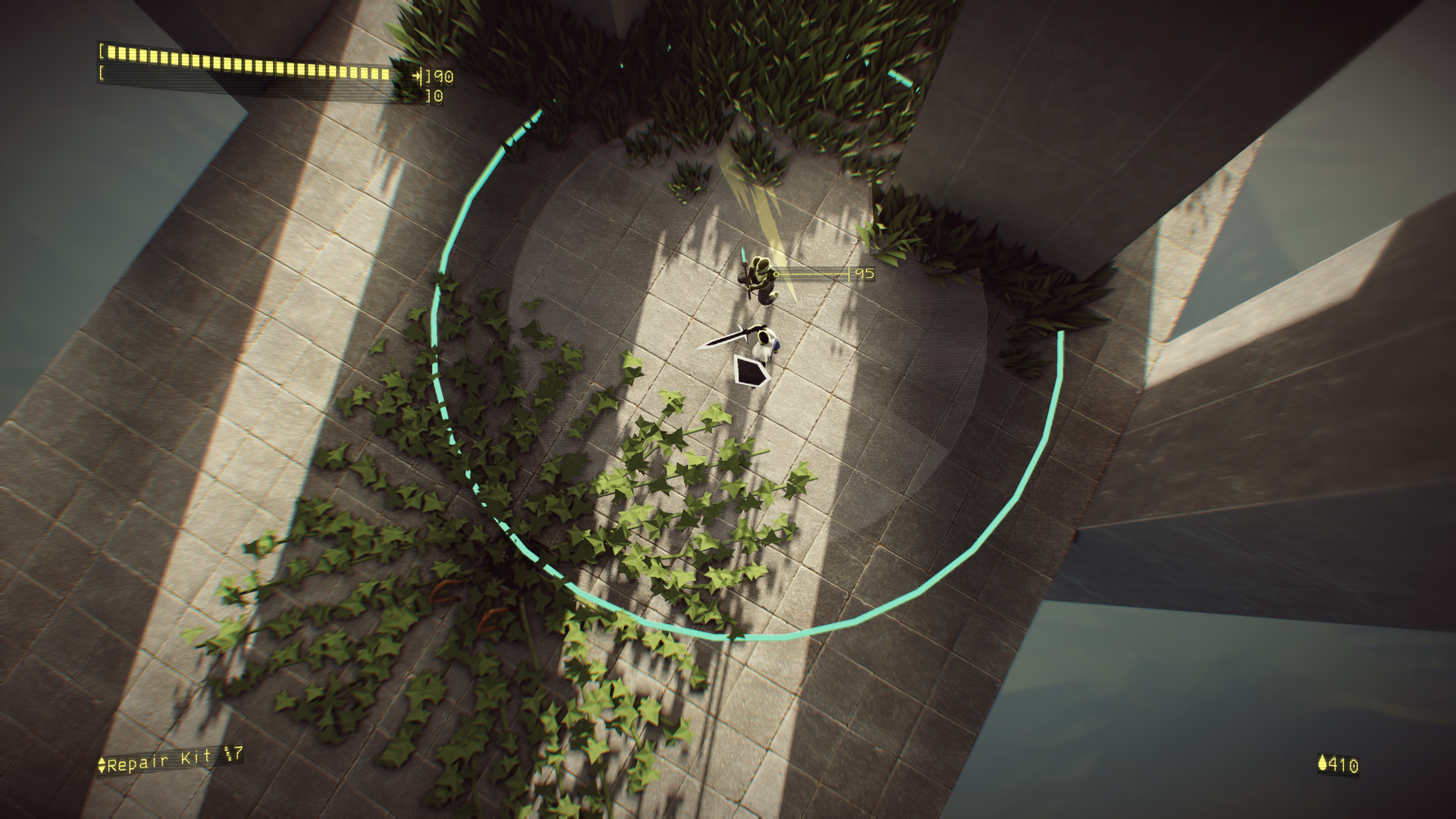Viewport: 1456px width, 819px height.
Task: Click the arrow marker beside the 90 value
Action: (417, 77)
